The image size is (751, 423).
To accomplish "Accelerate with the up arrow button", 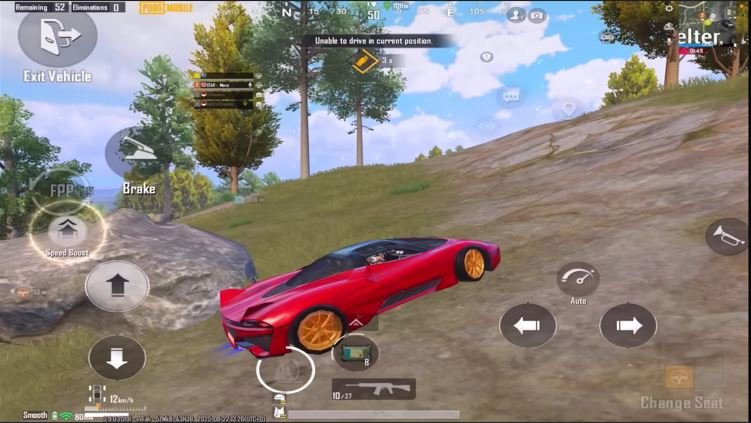I will [117, 286].
